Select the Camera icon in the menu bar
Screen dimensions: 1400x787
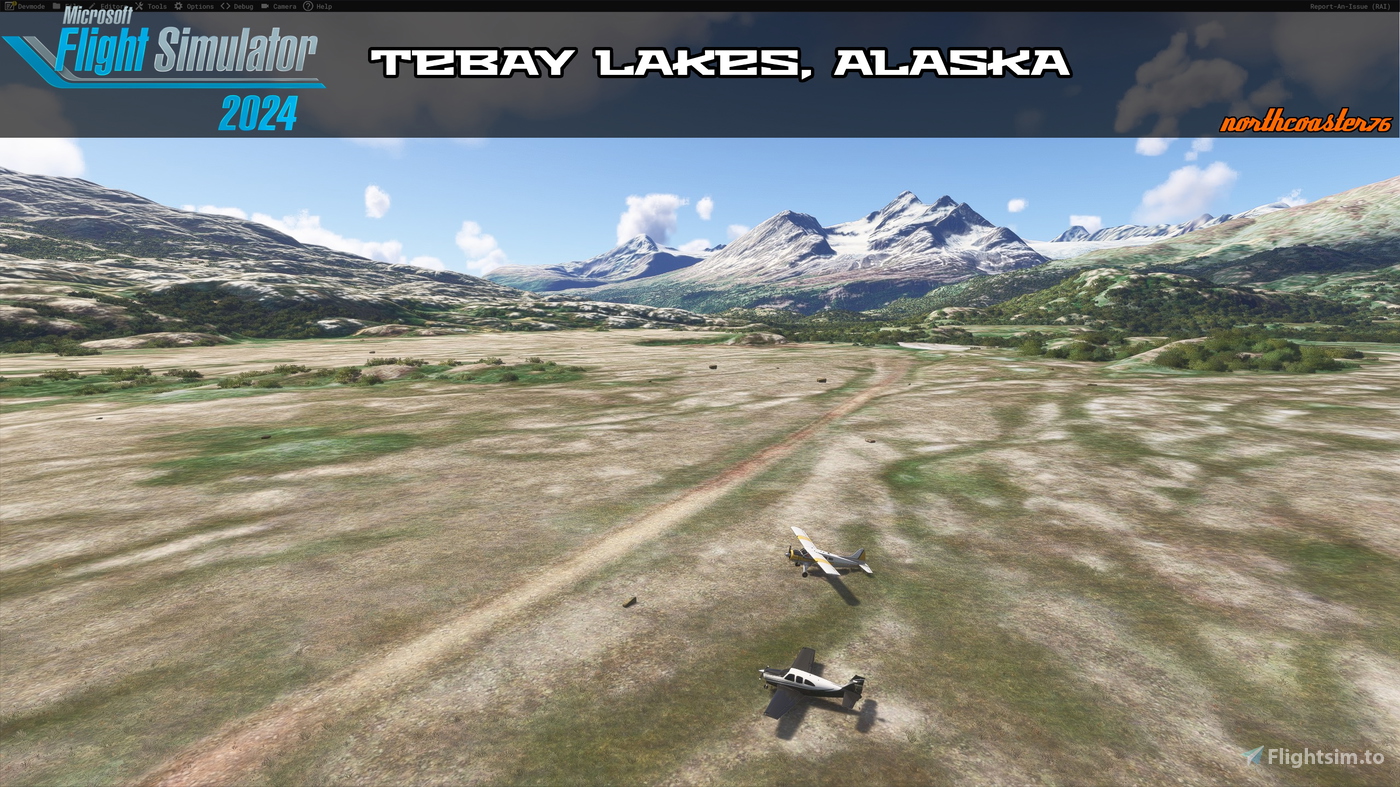pos(265,5)
